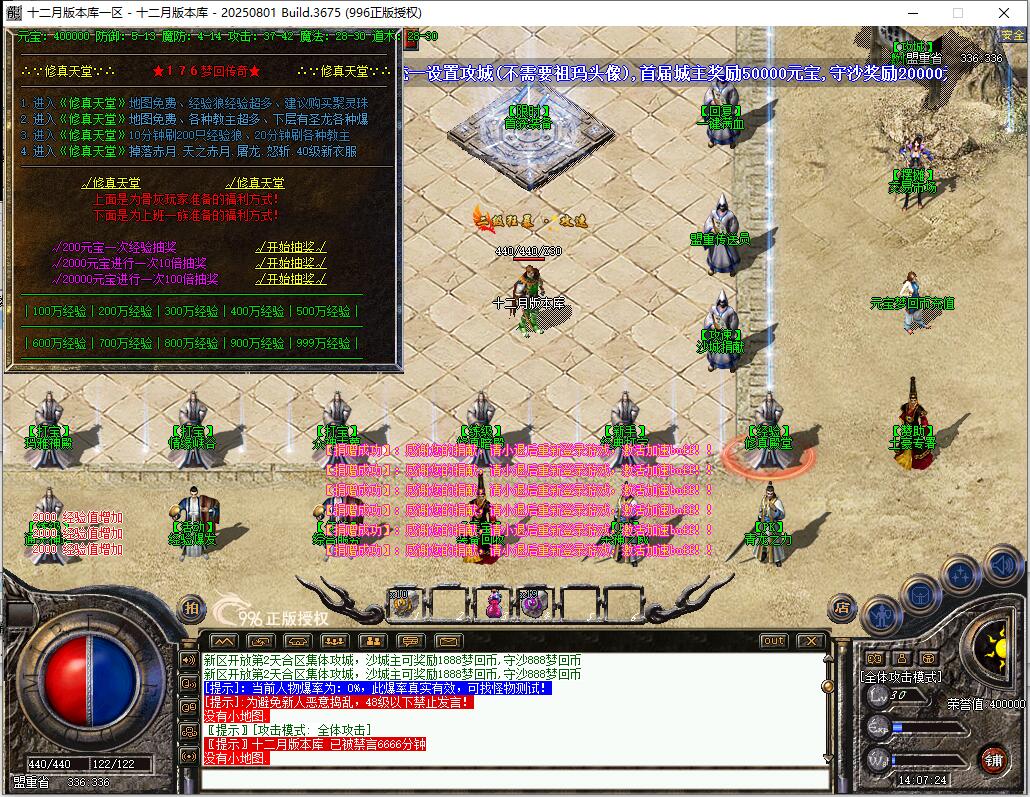Click the 安全 safe-zone button
This screenshot has width=1030, height=797.
click(x=1012, y=34)
